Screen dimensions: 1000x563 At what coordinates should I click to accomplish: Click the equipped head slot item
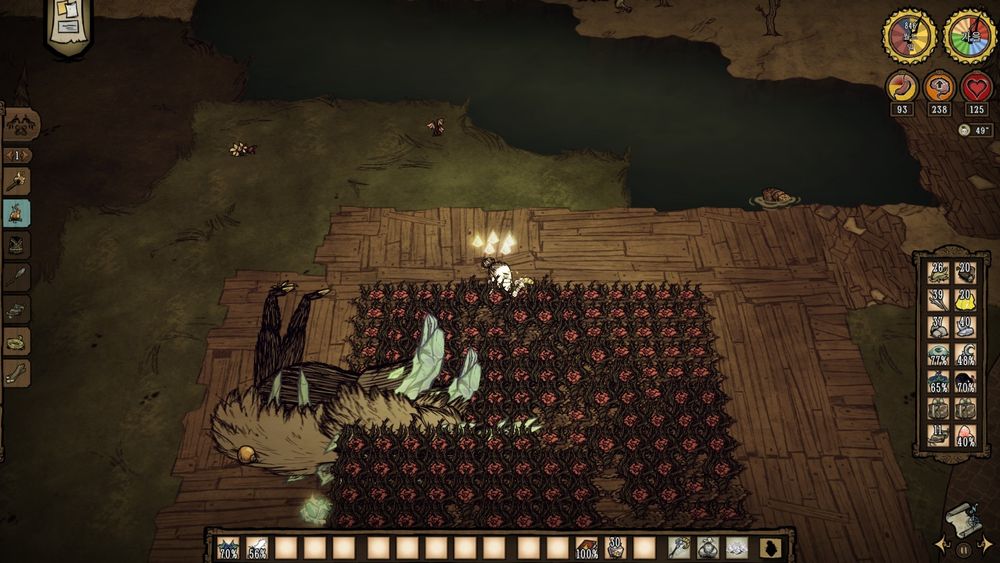(737, 548)
